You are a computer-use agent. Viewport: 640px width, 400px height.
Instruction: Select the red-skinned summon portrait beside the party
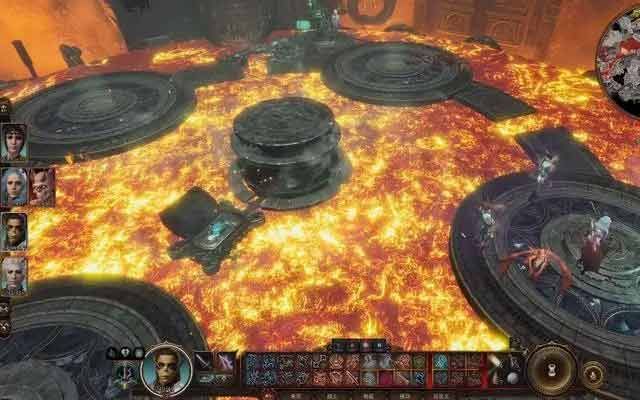click(x=42, y=186)
